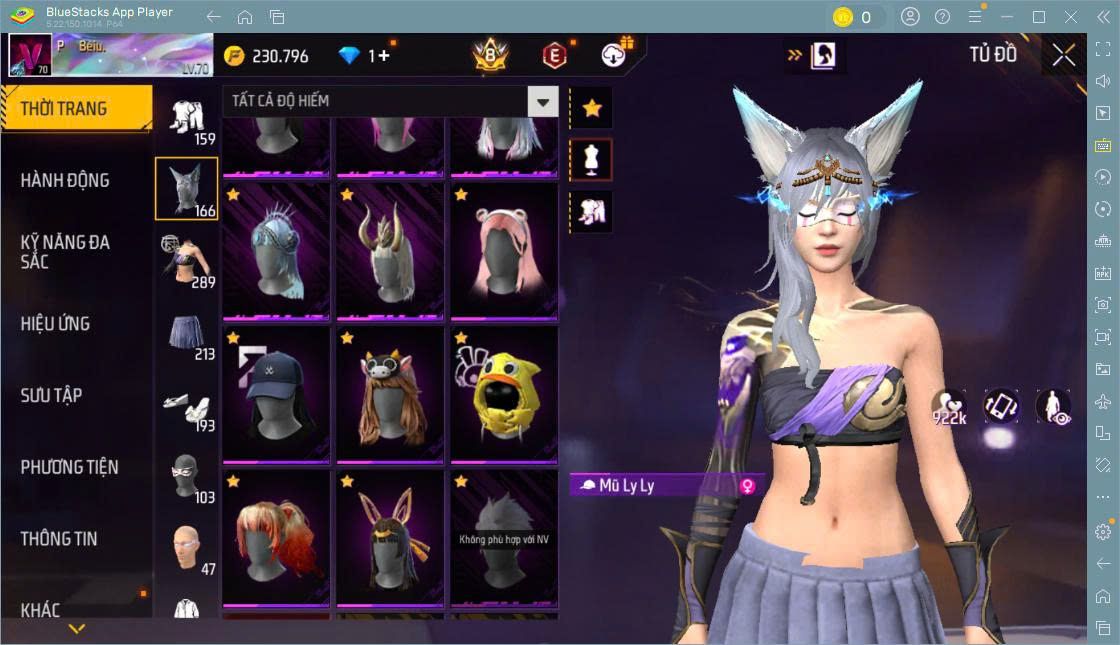Image resolution: width=1120 pixels, height=645 pixels.
Task: Open the rarity filter dropdown
Action: tap(543, 101)
